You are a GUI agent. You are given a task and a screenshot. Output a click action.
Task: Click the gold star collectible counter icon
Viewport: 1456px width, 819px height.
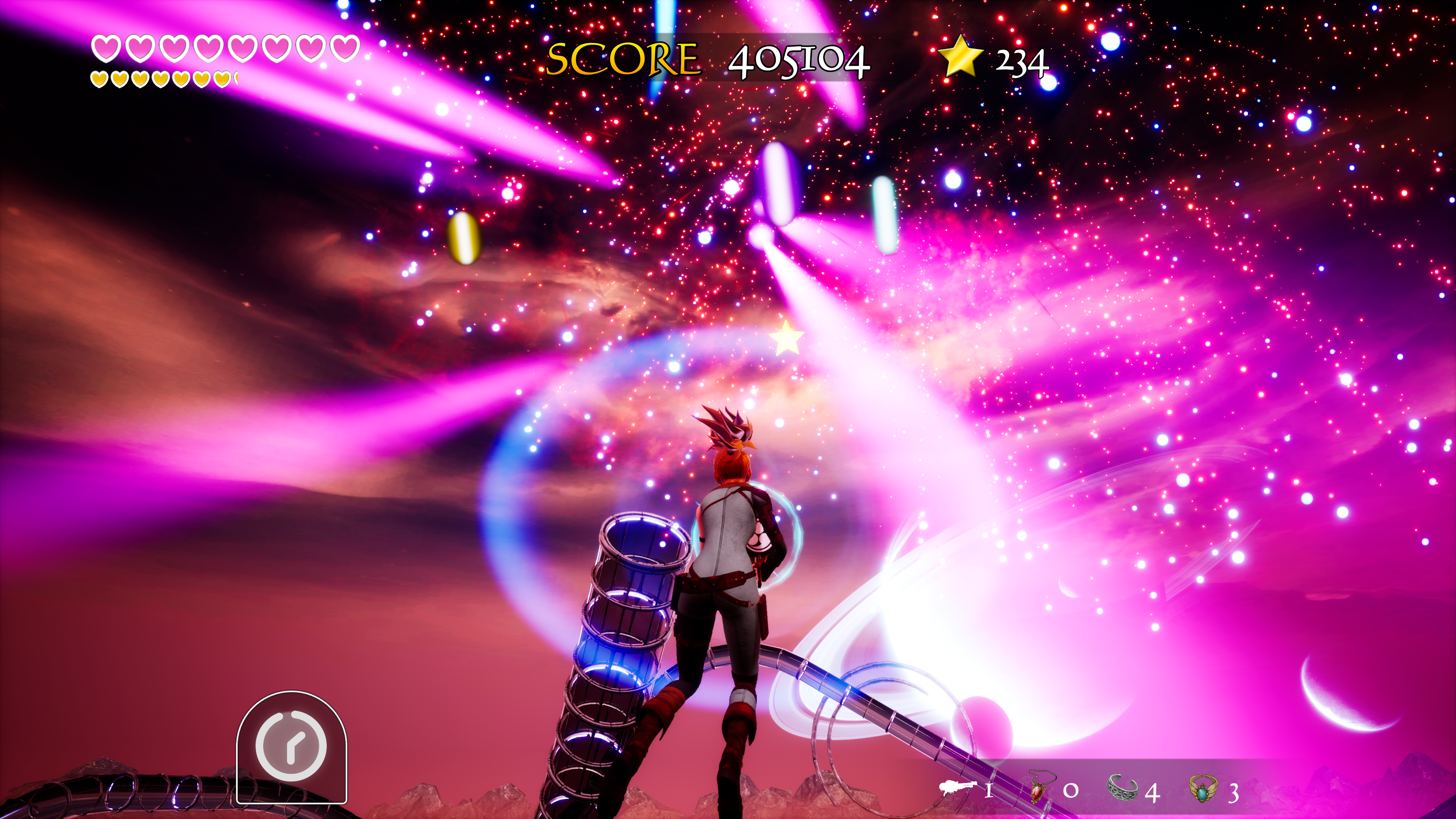pos(960,56)
